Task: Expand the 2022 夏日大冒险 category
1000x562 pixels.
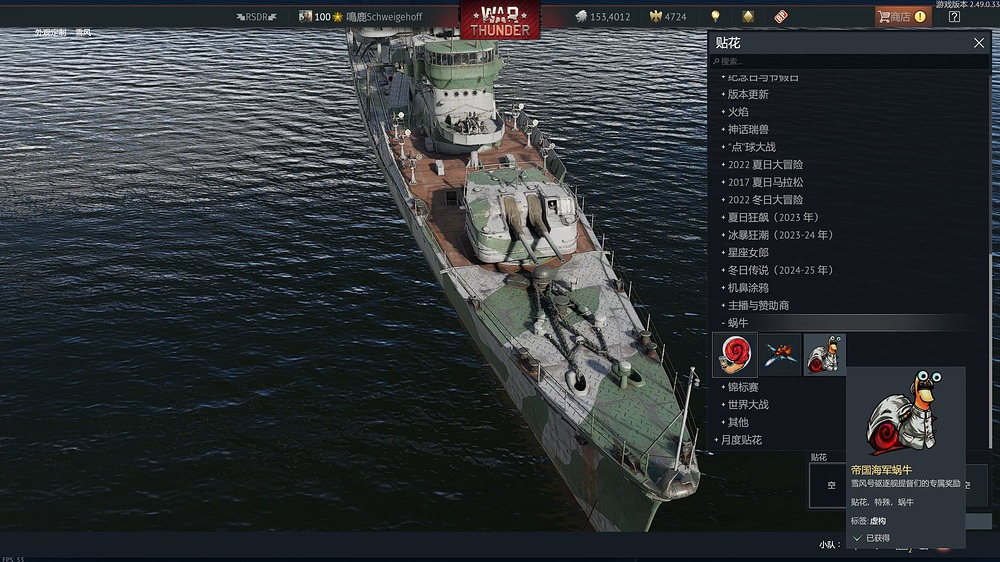Action: [765, 164]
